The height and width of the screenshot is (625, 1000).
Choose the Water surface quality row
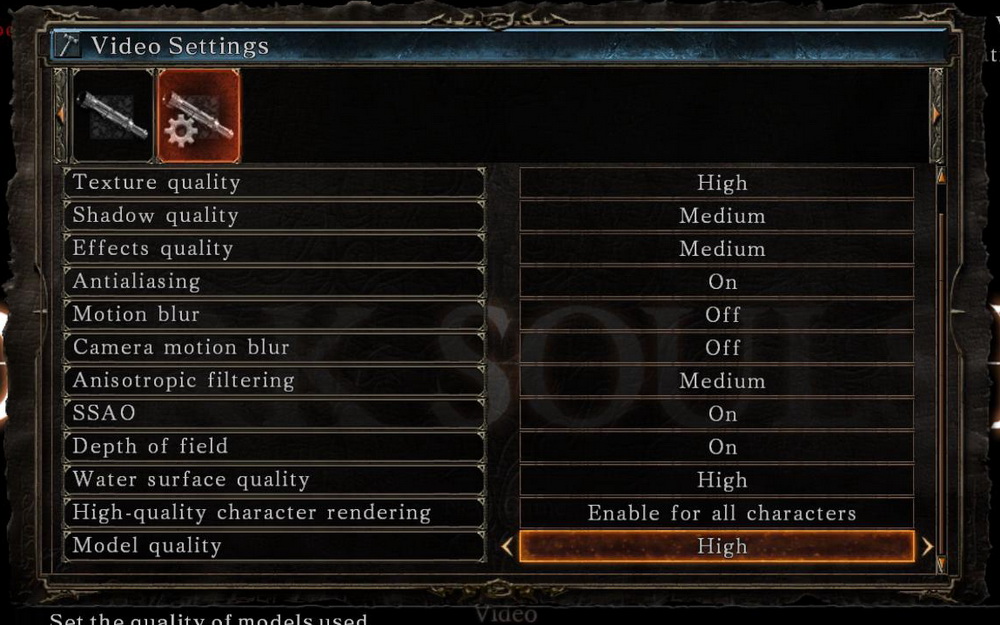(x=274, y=480)
